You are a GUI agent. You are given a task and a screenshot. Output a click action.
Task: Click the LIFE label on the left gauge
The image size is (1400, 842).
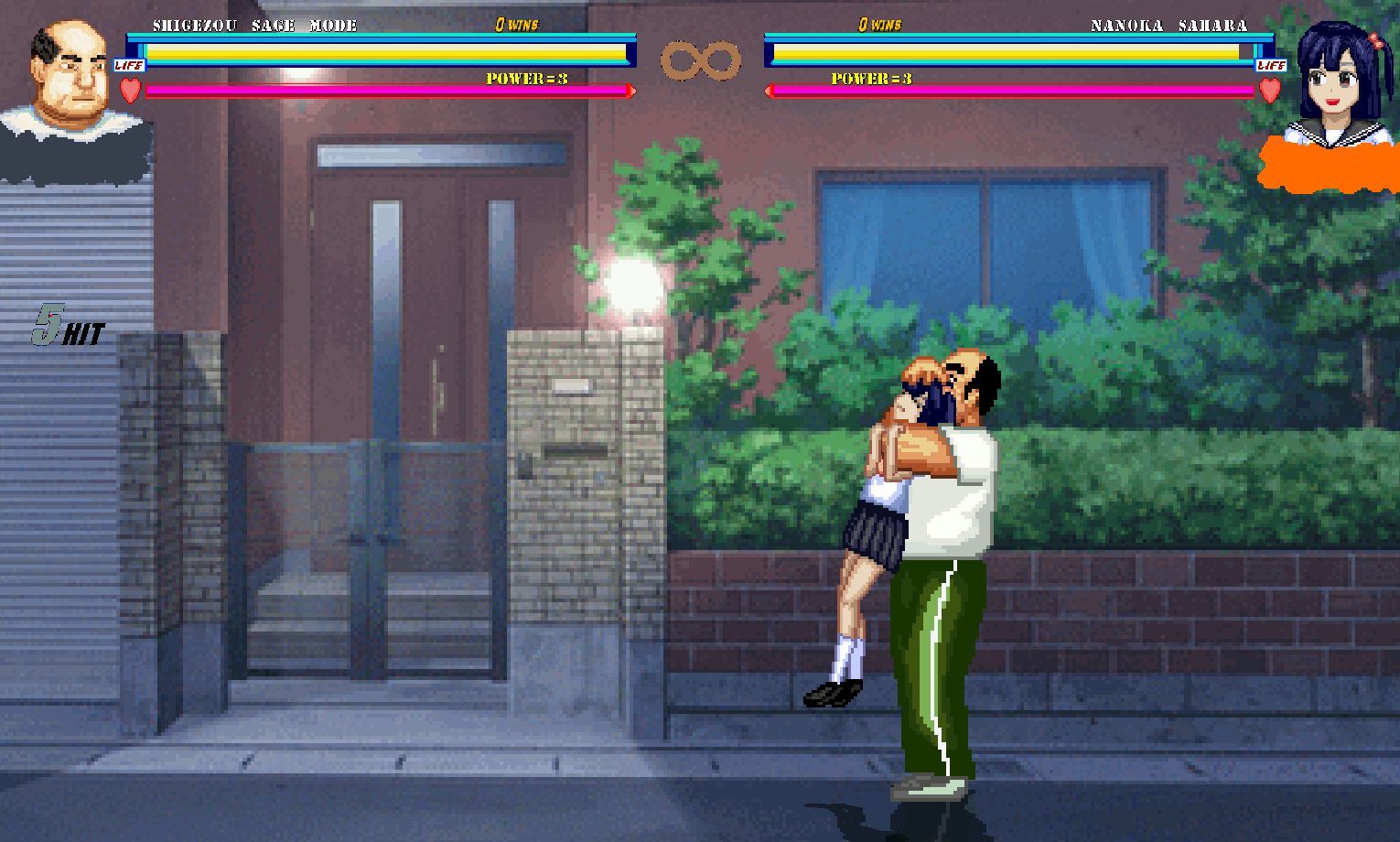click(x=128, y=65)
